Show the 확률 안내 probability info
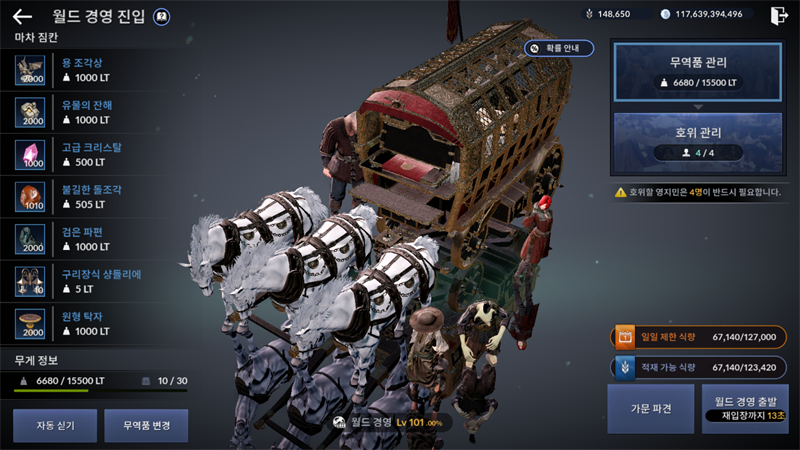 (560, 48)
